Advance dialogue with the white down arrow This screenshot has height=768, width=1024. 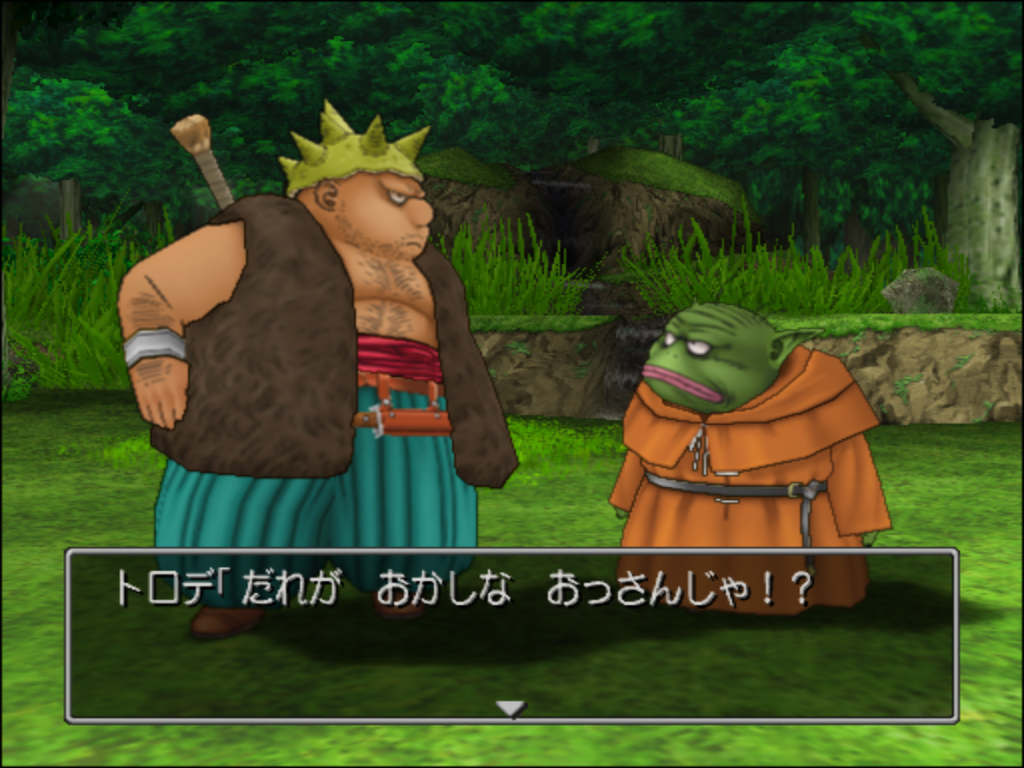click(511, 708)
